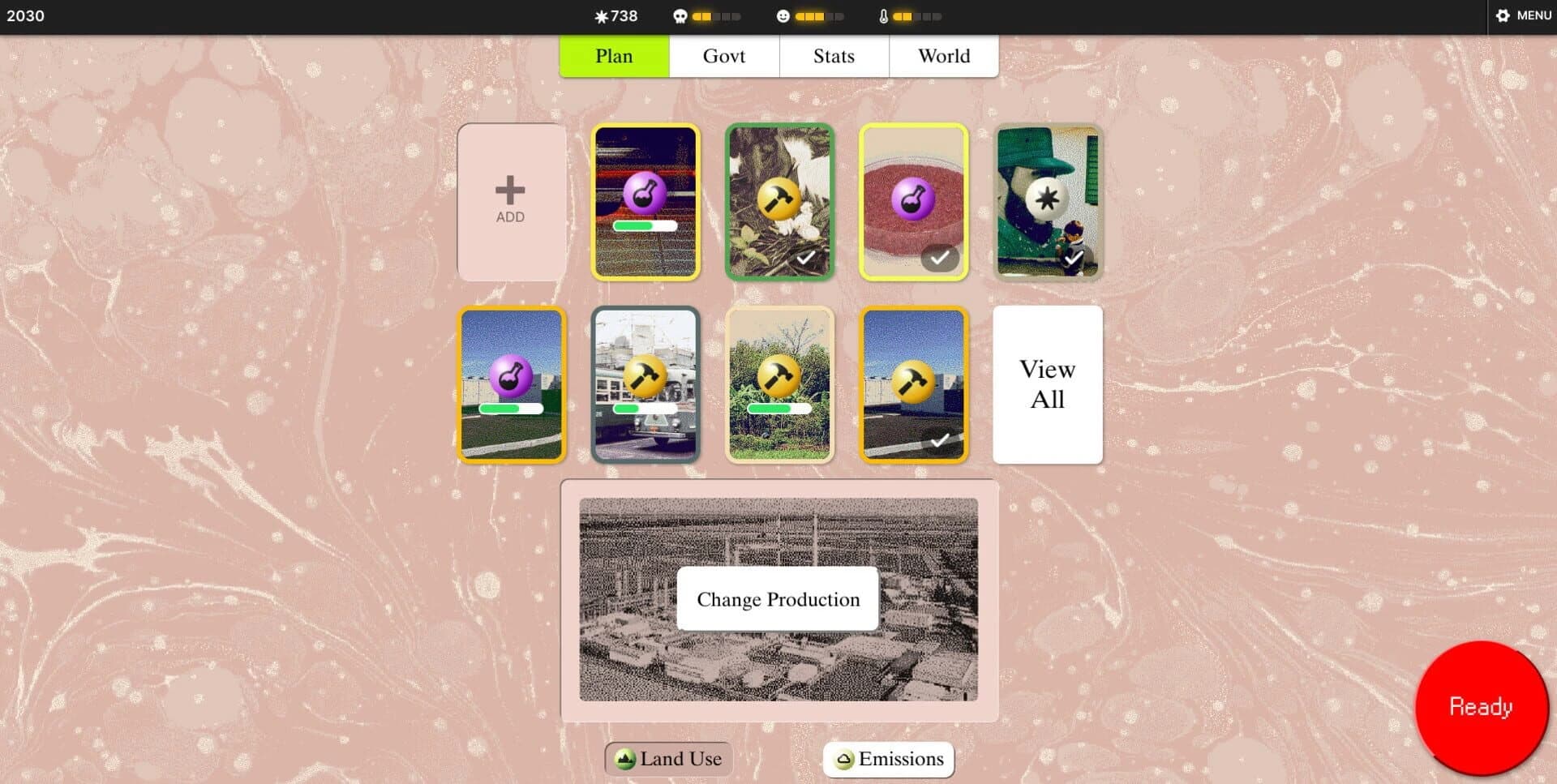Click the white starburst icon on the green hat card
The width and height of the screenshot is (1557, 784).
coord(1047,197)
